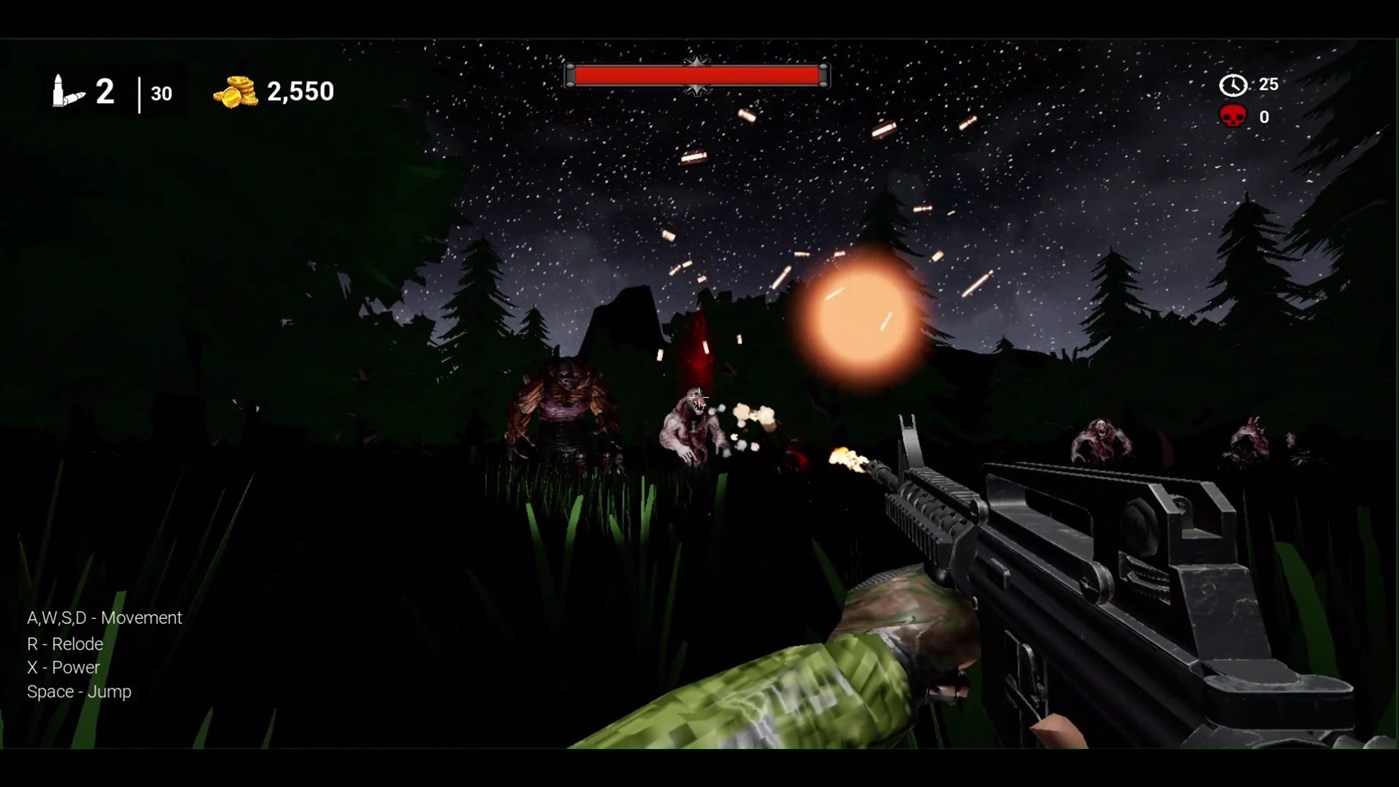Click the 'Space - Jump' instruction line
This screenshot has height=787, width=1399.
click(x=77, y=691)
